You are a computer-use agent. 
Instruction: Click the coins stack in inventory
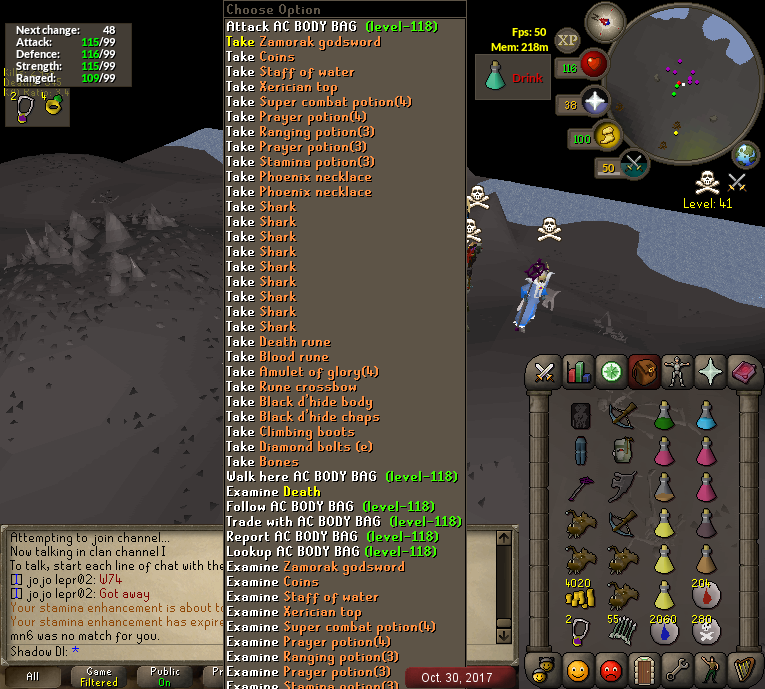pos(580,597)
